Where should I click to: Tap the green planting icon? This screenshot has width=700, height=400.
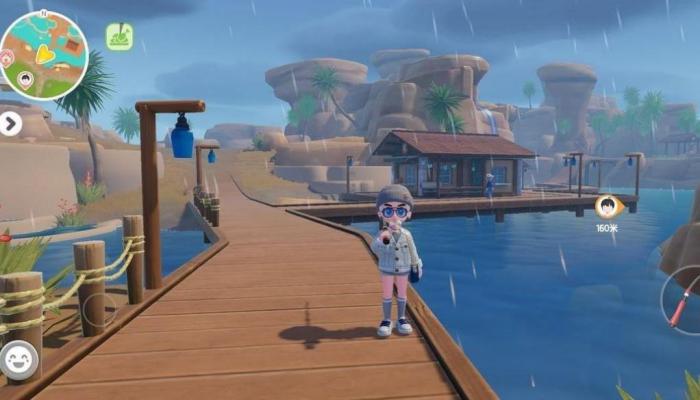[120, 37]
